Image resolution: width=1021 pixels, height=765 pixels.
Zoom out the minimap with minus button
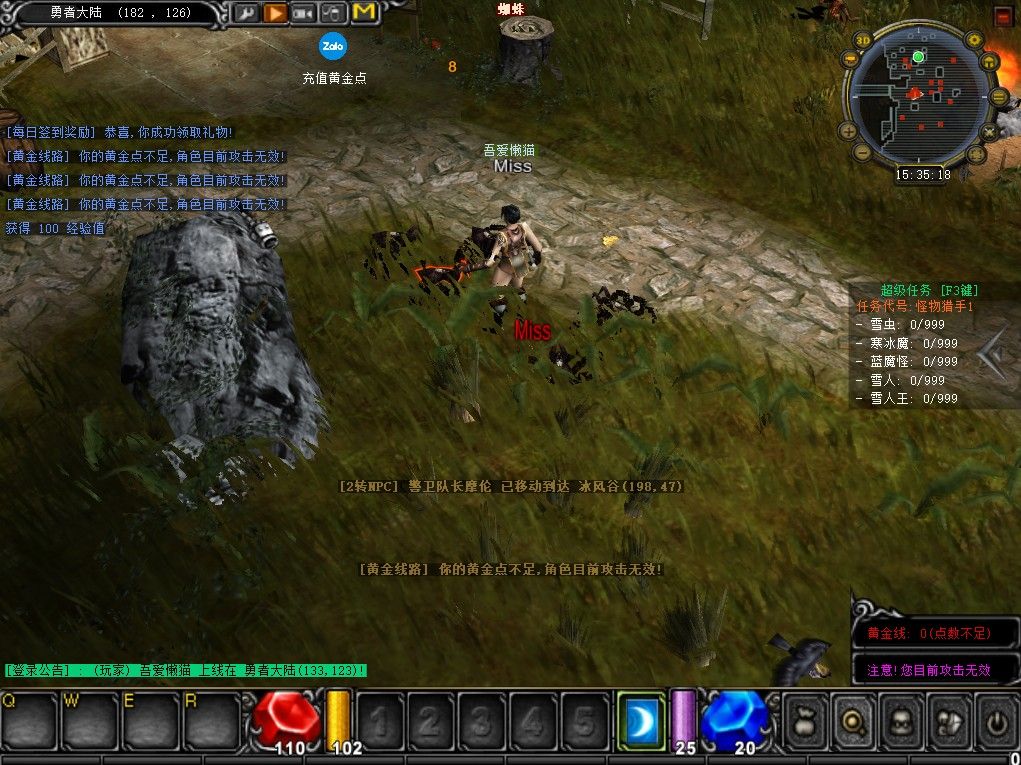[862, 153]
